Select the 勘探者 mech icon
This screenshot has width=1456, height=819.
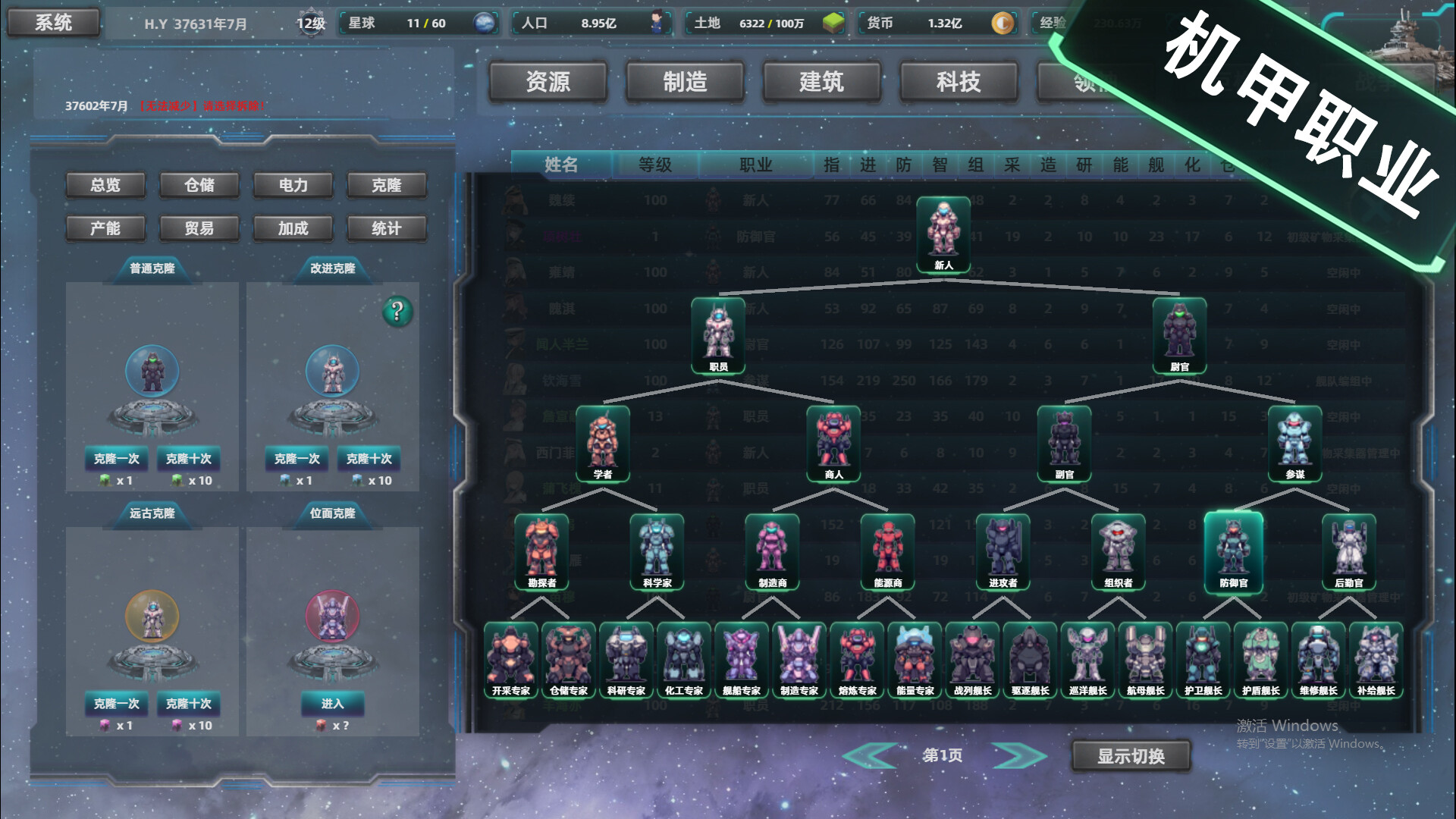coord(540,551)
